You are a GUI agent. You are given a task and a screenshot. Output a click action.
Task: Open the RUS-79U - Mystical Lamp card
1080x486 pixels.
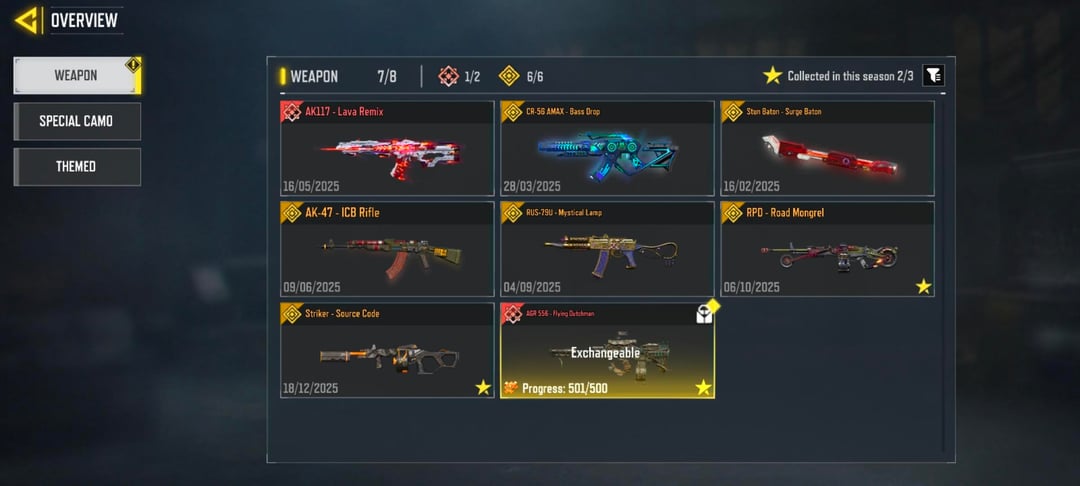(x=607, y=249)
